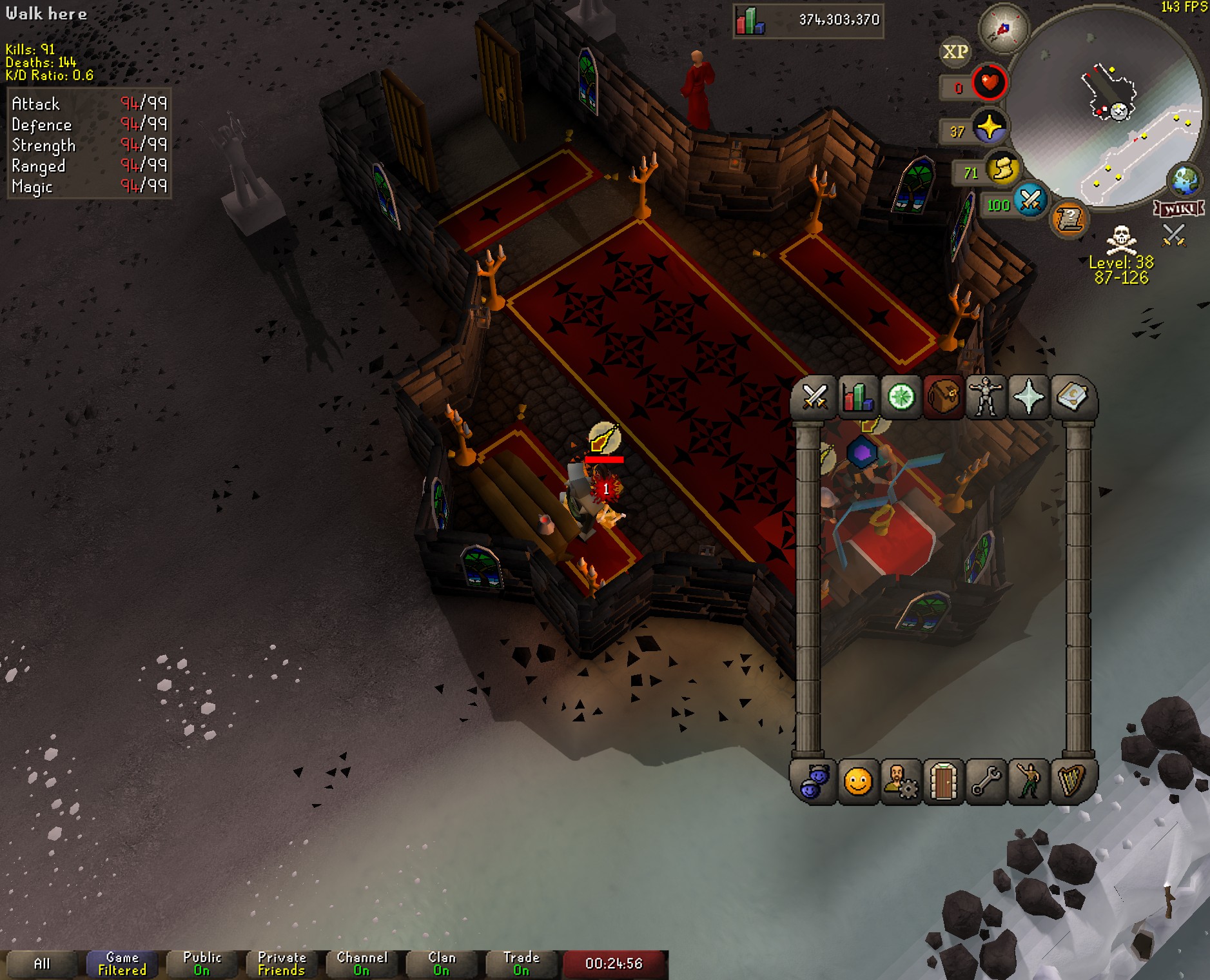Switch to the Clan chat tab
The height and width of the screenshot is (980, 1210).
[442, 964]
